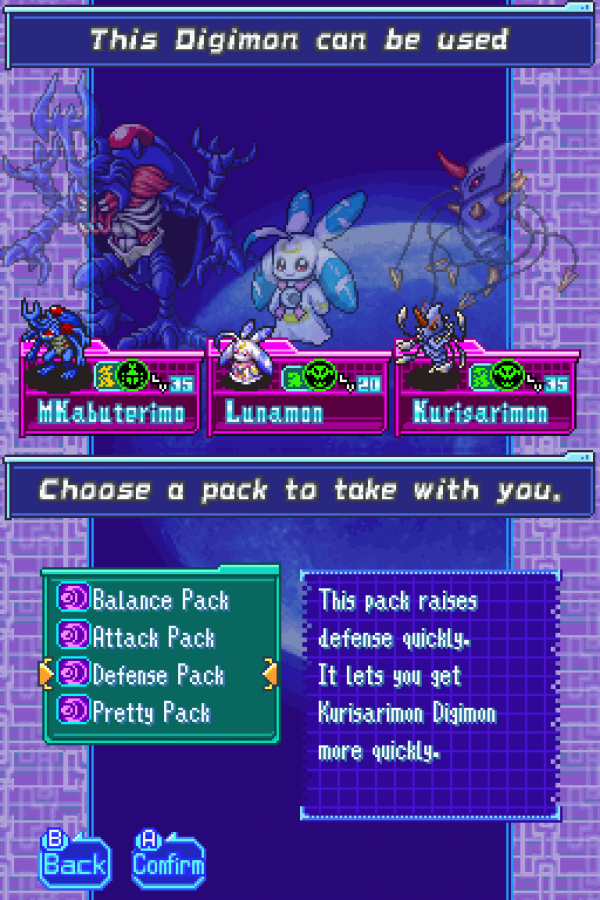
Task: Go back with the Back button
Action: coord(73,859)
